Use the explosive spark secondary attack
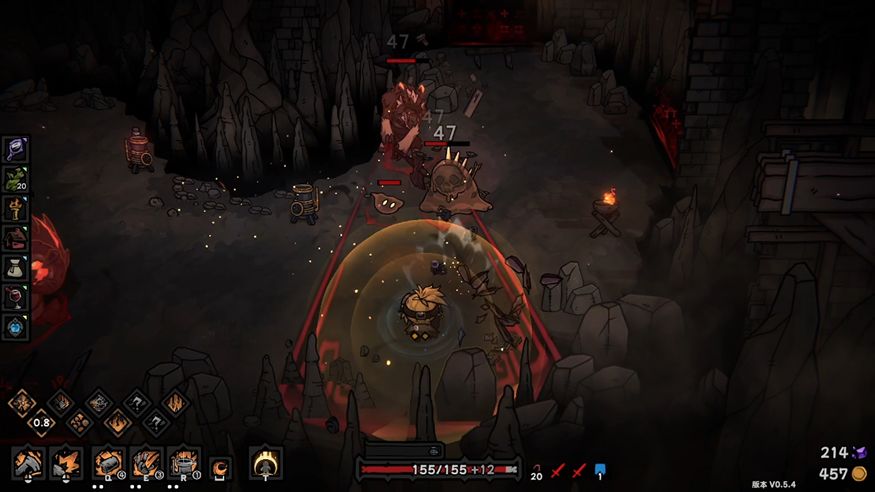875x492 pixels. pyautogui.click(x=66, y=462)
